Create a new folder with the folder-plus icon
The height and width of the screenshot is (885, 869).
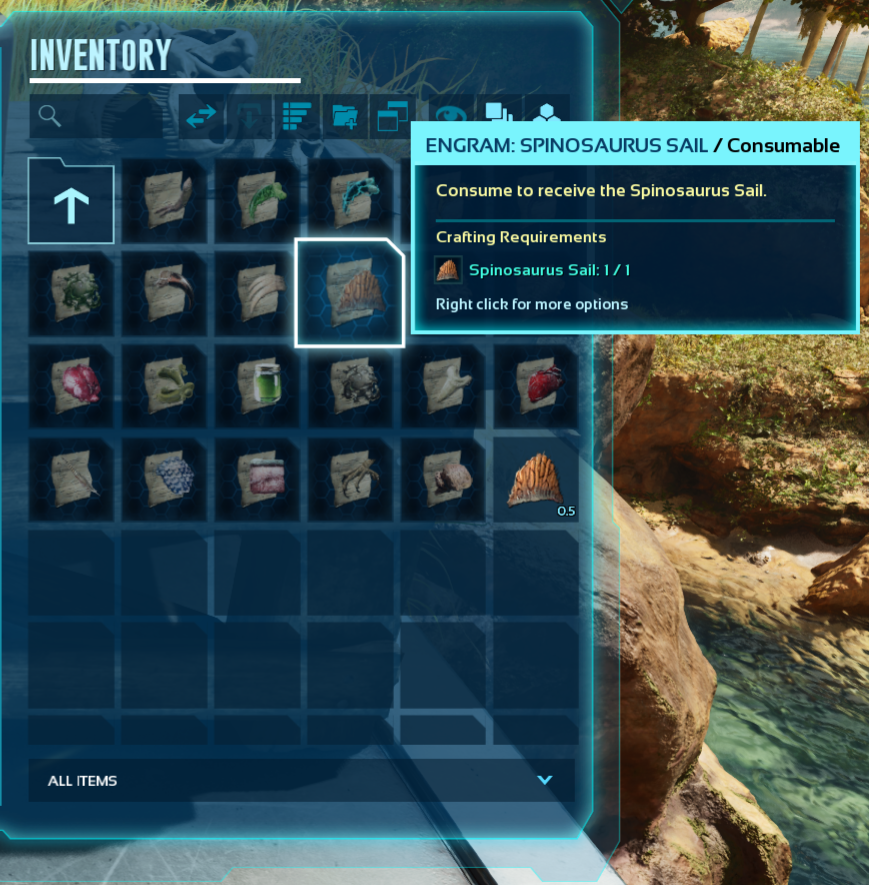345,117
